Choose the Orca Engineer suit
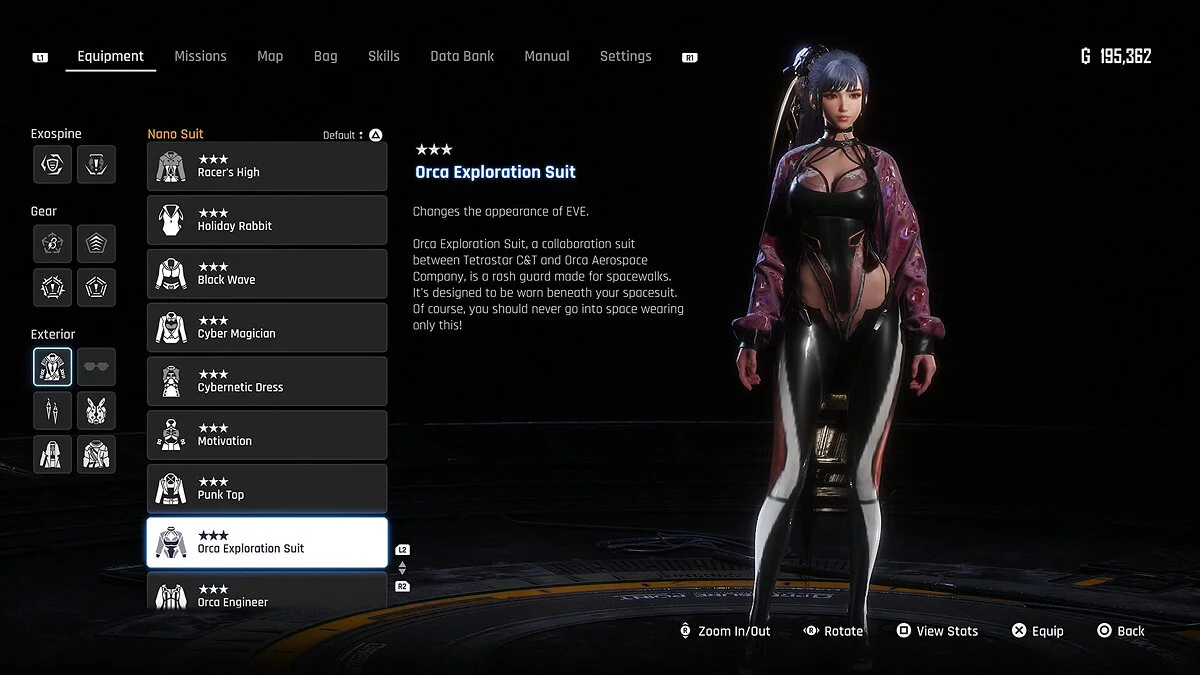This screenshot has height=675, width=1200. tap(267, 592)
